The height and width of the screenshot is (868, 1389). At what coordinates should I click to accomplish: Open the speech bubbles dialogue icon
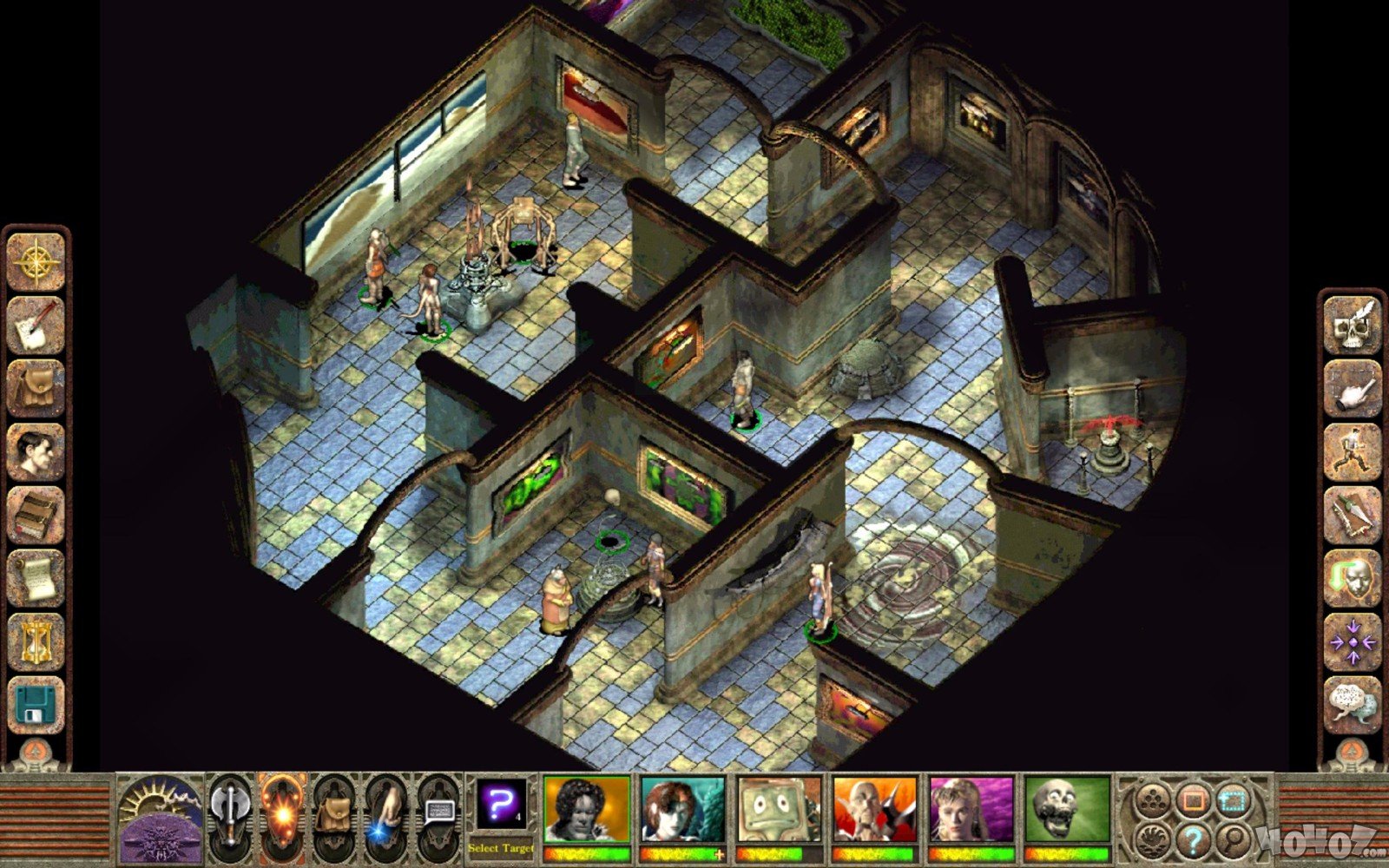[x=1353, y=705]
